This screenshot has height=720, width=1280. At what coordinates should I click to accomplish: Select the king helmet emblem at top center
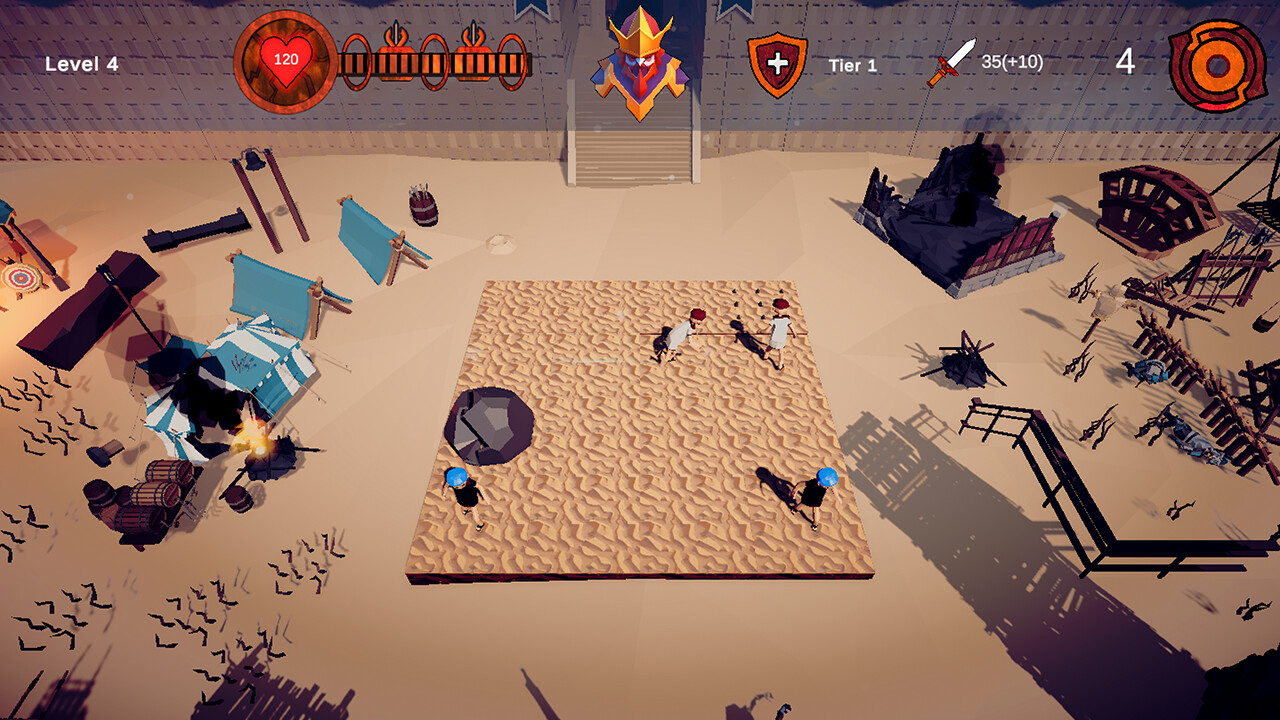pos(640,55)
